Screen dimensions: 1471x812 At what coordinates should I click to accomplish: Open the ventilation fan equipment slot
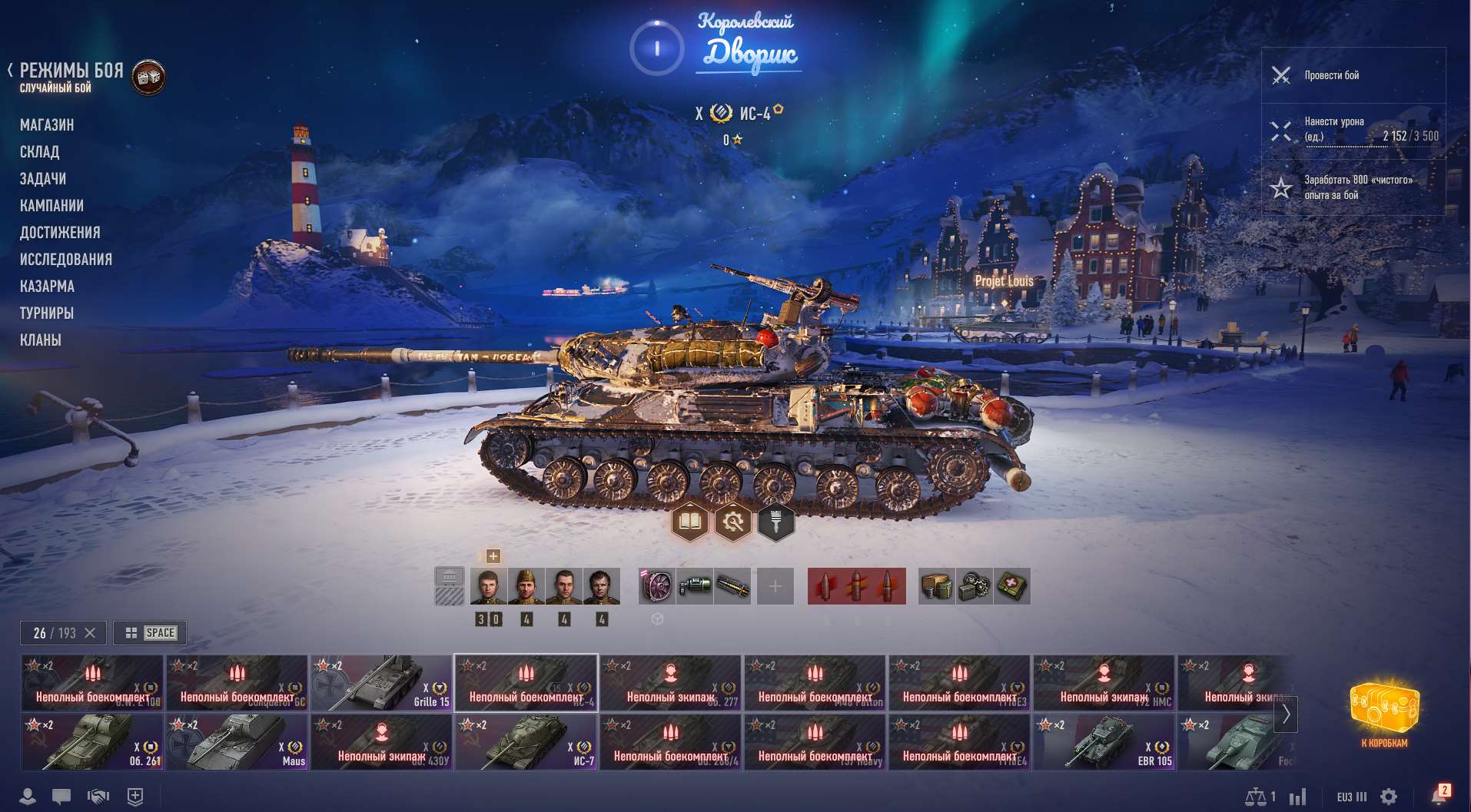(x=655, y=585)
